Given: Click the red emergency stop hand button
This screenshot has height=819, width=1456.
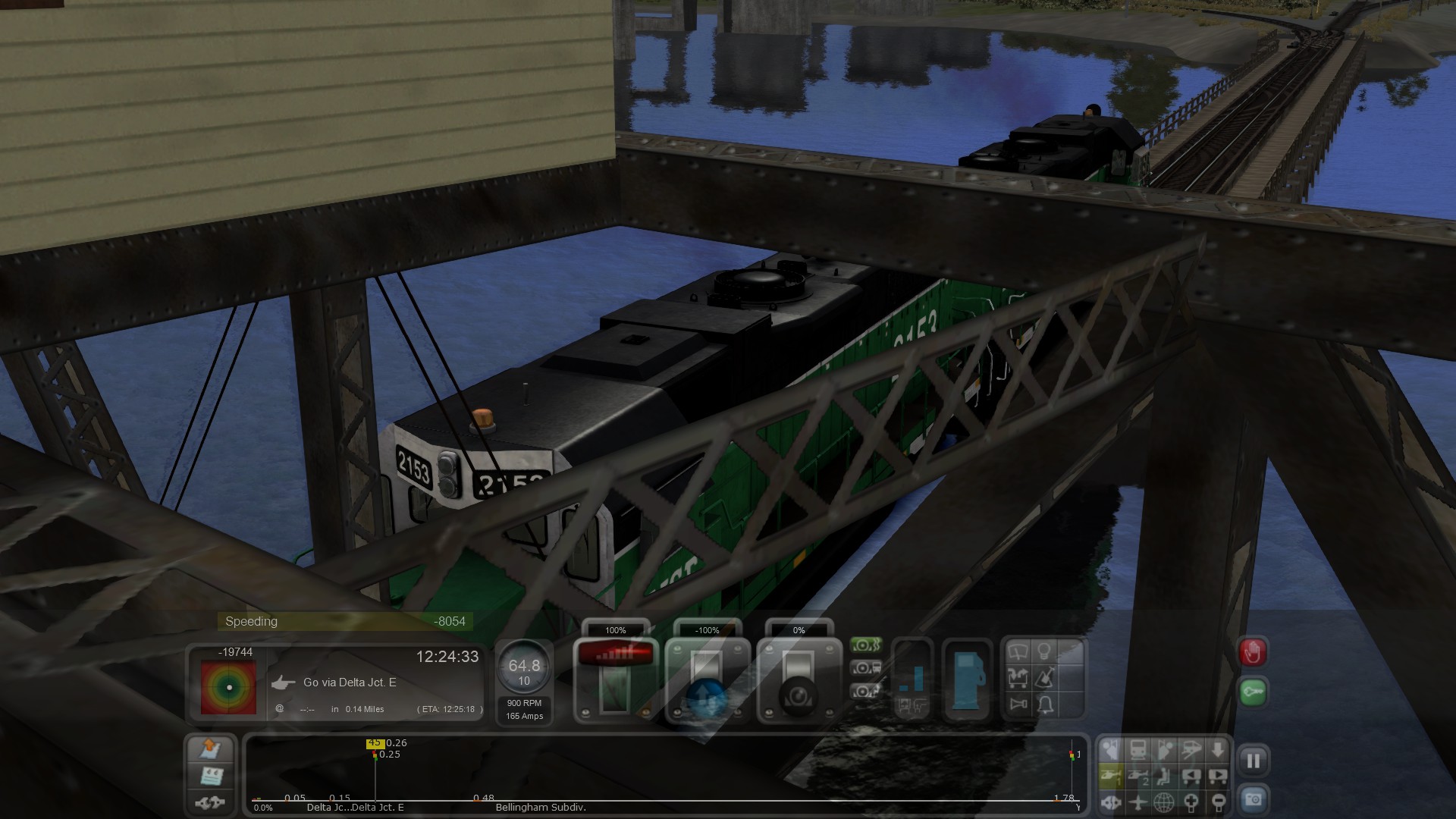Looking at the screenshot, I should (1253, 652).
